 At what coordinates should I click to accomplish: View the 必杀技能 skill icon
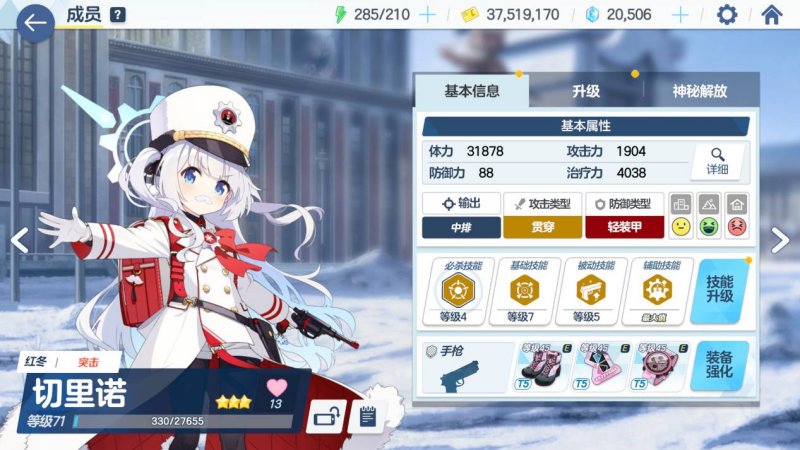coord(457,290)
